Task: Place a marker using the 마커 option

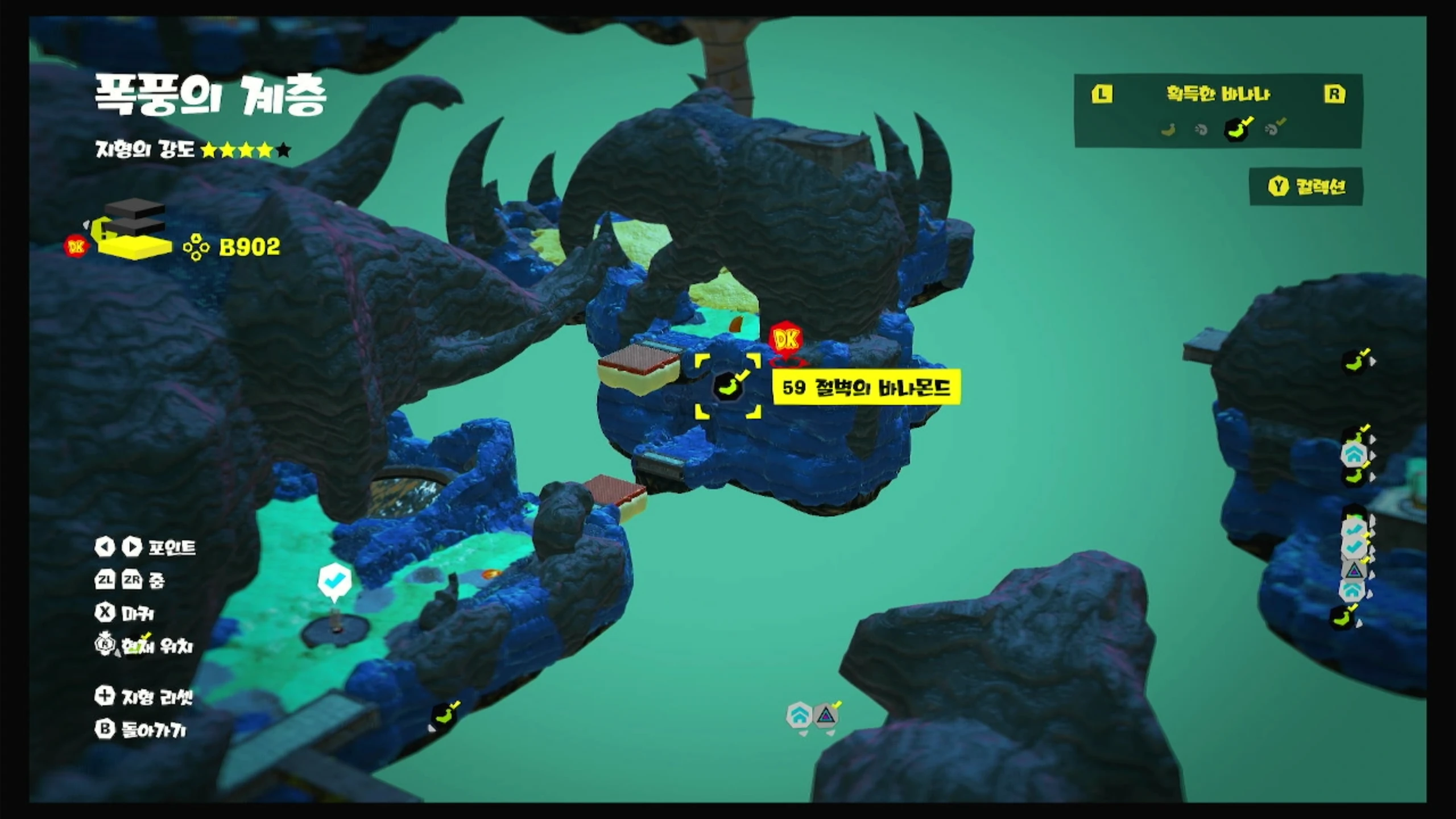Action: pyautogui.click(x=125, y=613)
